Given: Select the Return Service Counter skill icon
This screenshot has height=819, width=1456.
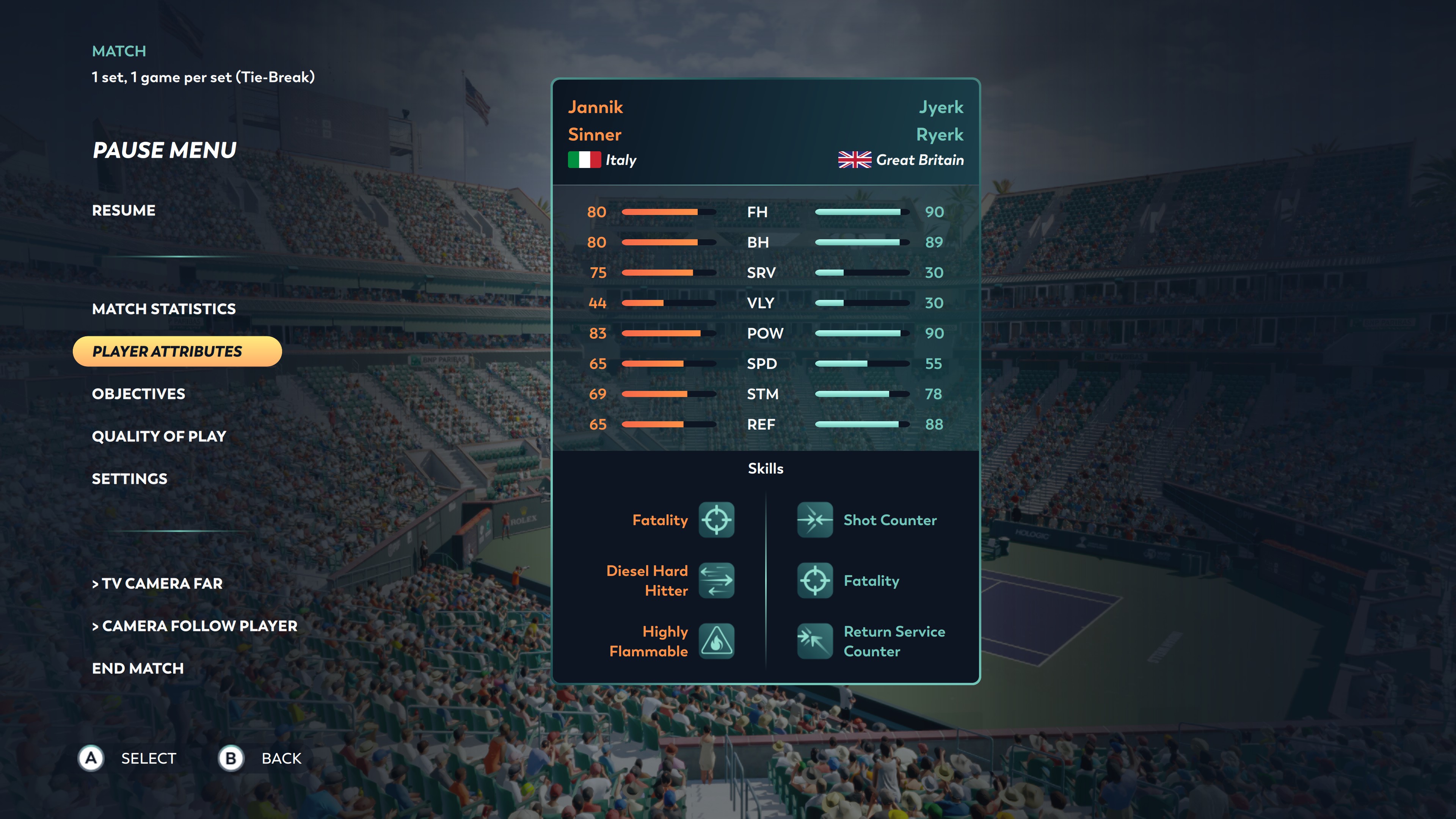Looking at the screenshot, I should [x=814, y=641].
